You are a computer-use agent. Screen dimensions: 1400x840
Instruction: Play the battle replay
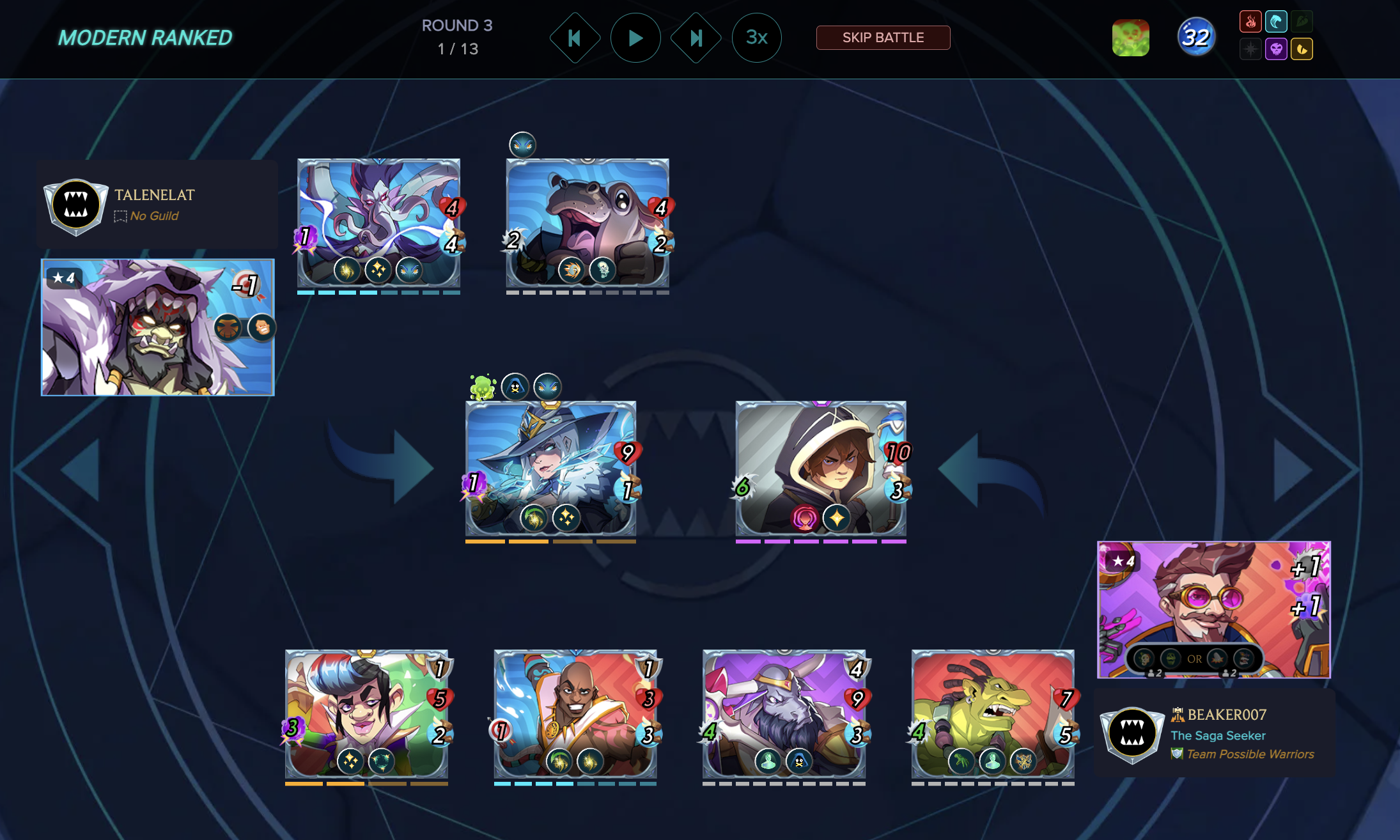[635, 38]
